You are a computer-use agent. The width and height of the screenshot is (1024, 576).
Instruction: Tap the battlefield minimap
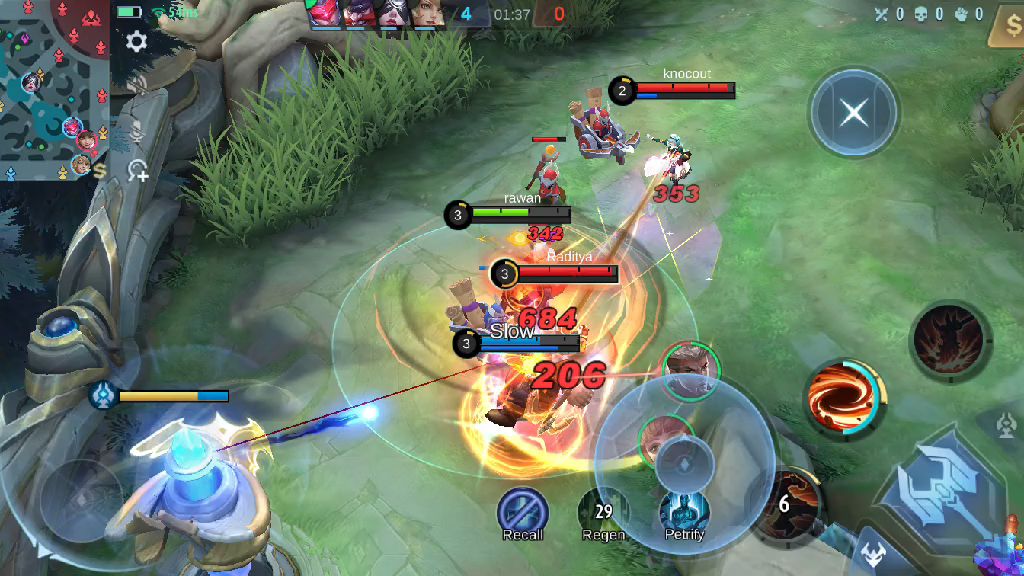[54, 90]
